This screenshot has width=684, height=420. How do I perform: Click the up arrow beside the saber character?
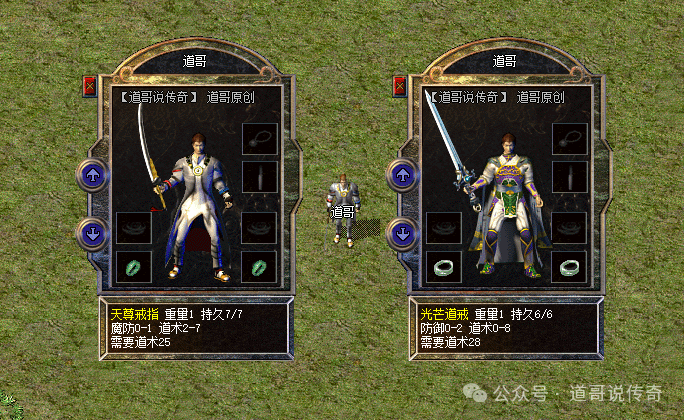click(92, 176)
